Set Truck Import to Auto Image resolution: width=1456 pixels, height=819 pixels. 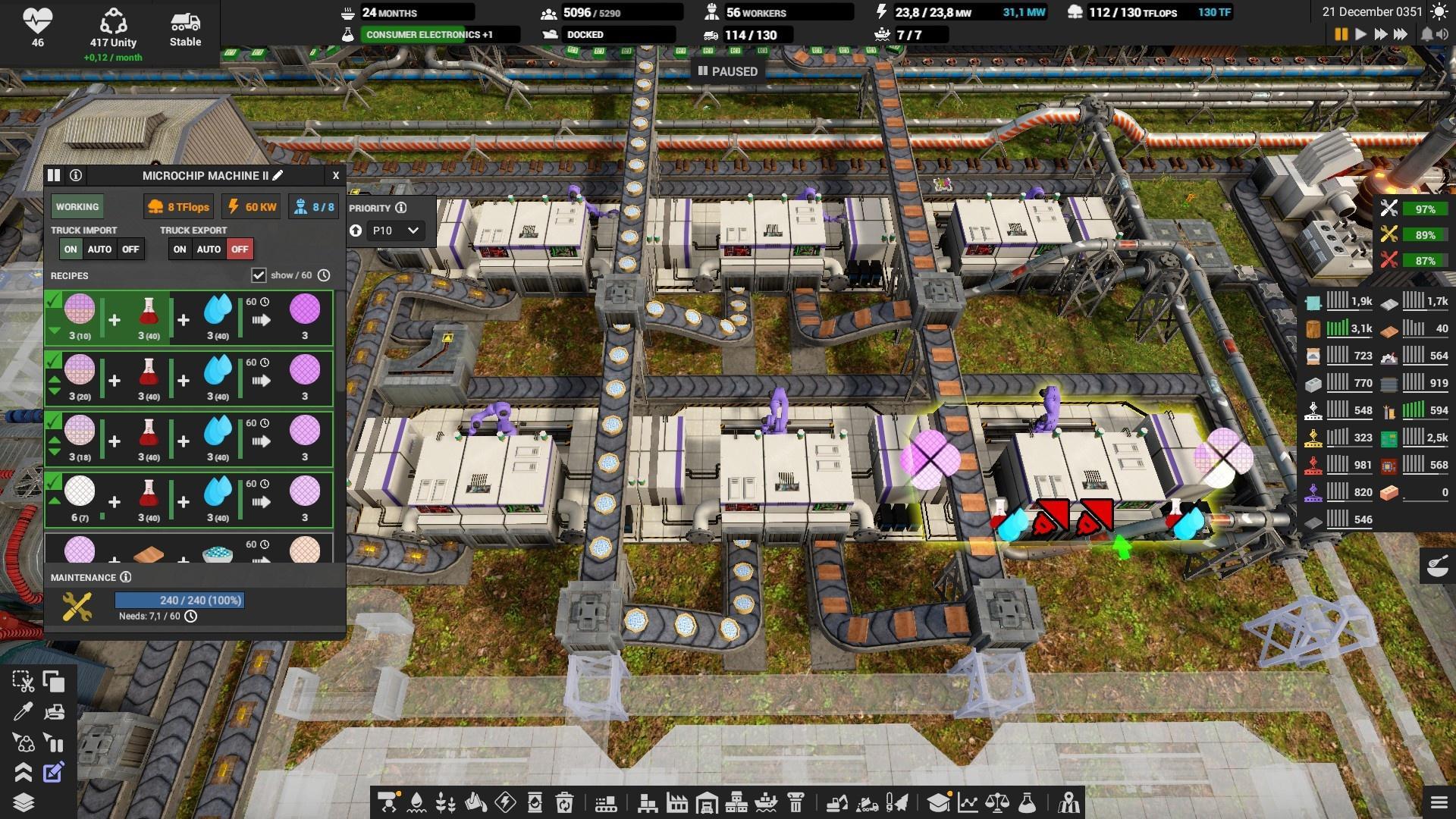[x=99, y=249]
